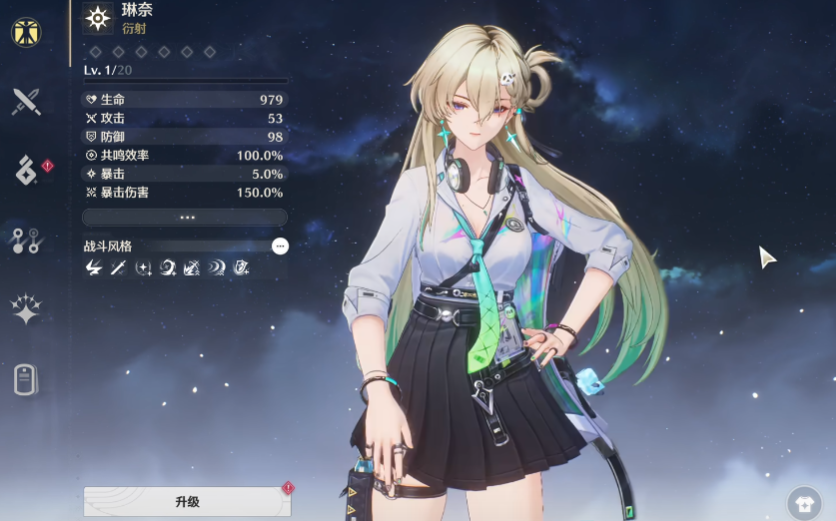Select the lightning bolt combat style icon
836x521 pixels.
coord(94,268)
